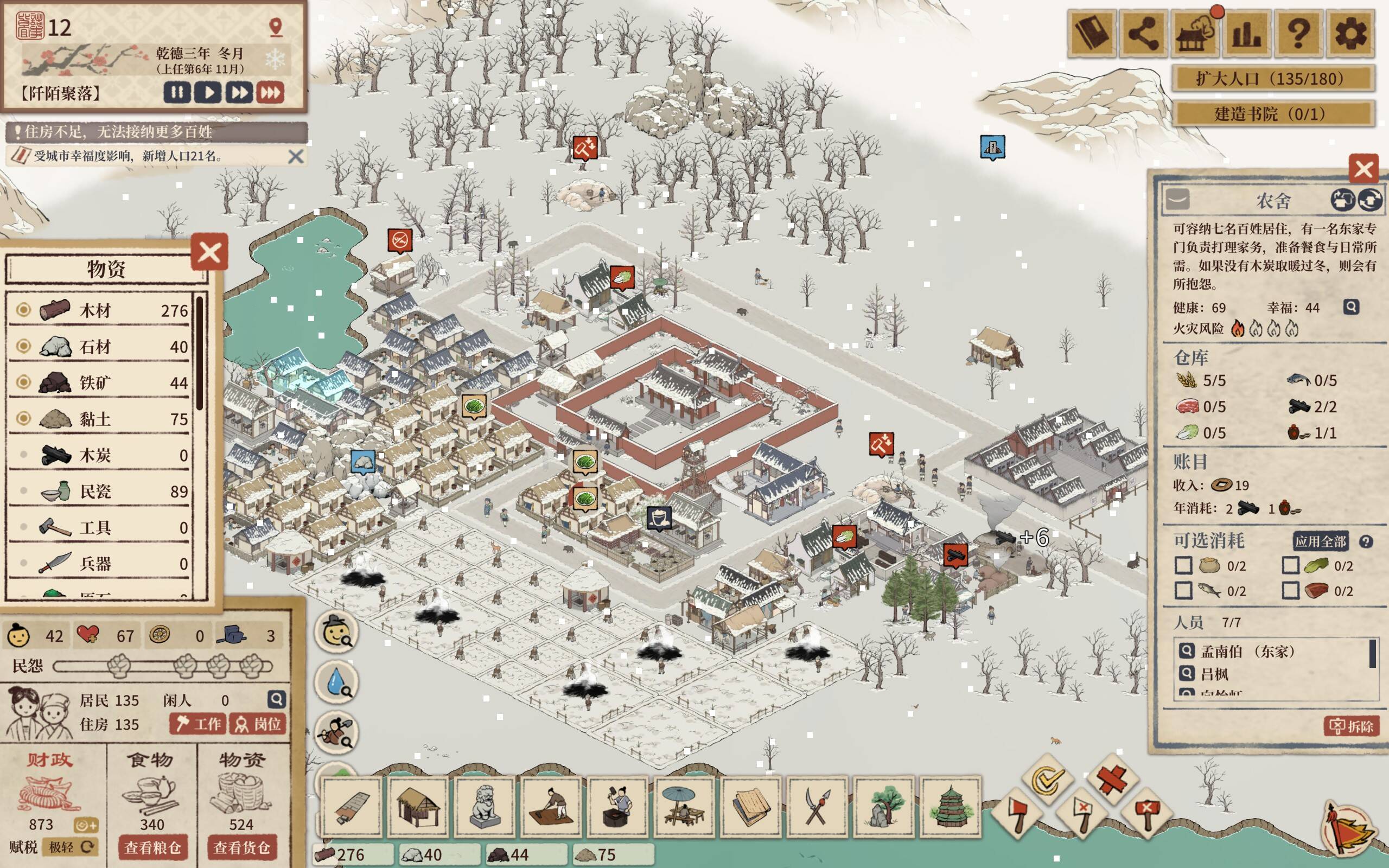
Task: Open 查看货仓 warehouse view
Action: [241, 847]
